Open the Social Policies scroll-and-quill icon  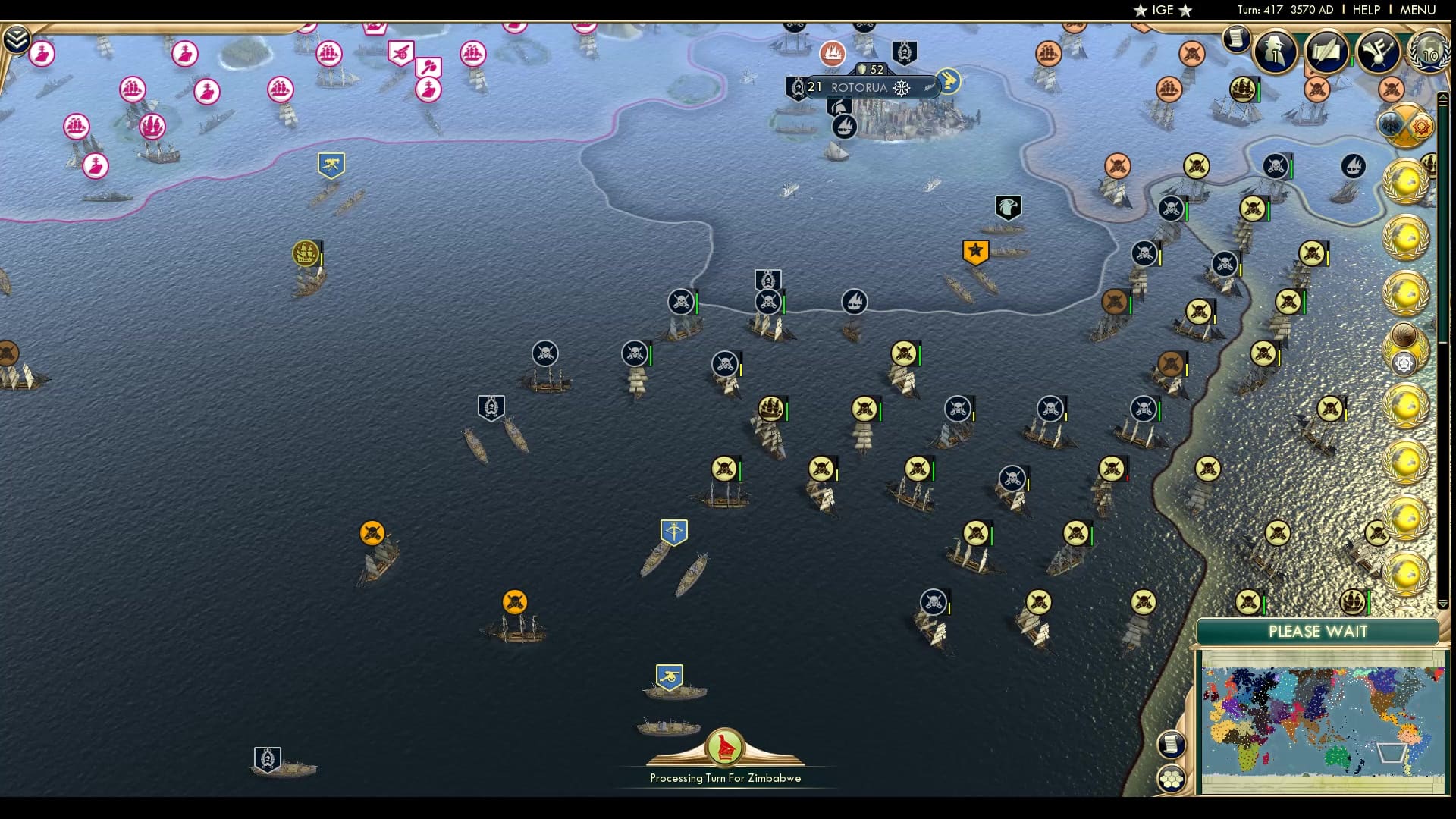pos(1326,52)
